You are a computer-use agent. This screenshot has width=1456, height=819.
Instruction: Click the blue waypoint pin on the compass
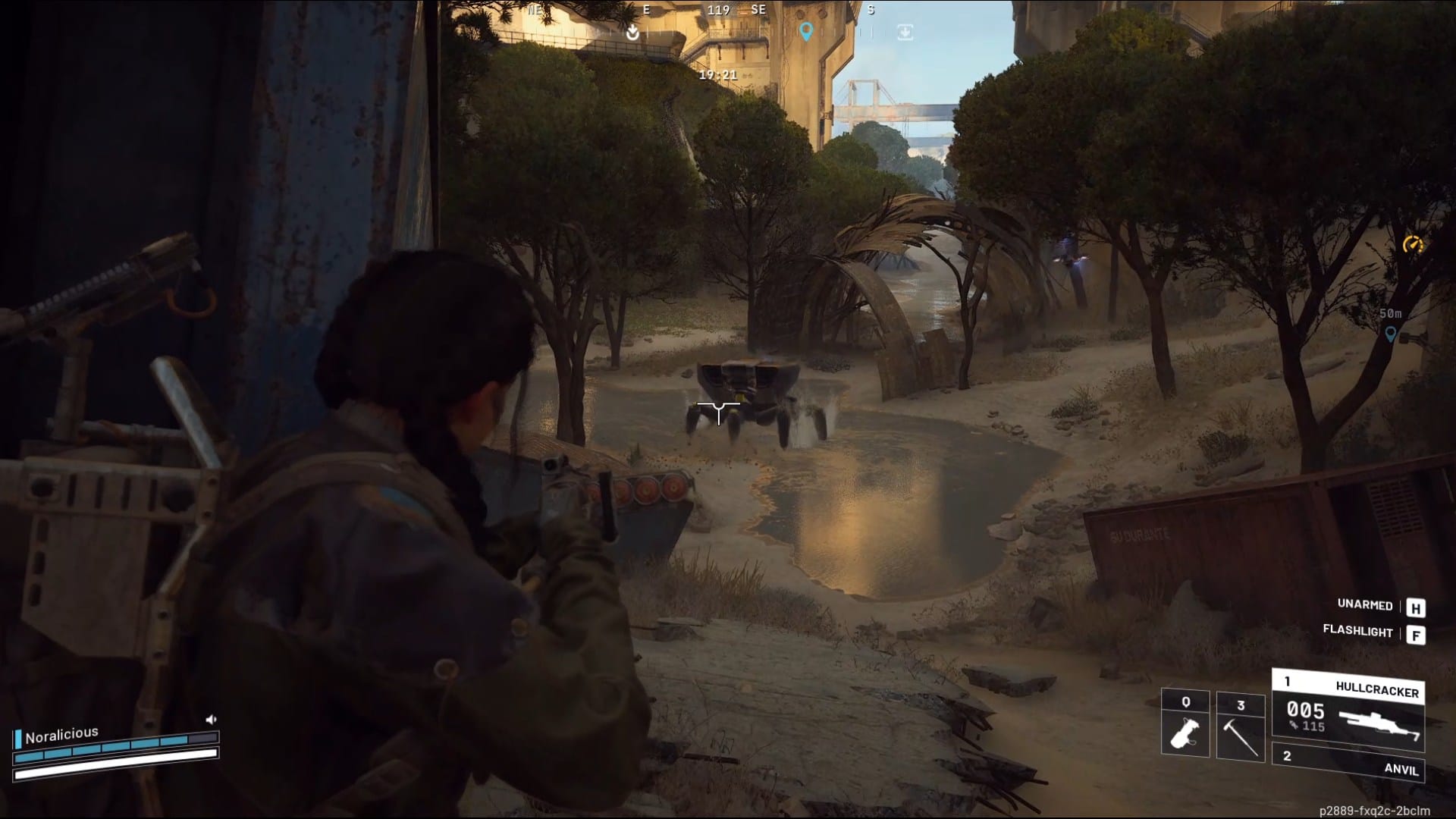(808, 33)
